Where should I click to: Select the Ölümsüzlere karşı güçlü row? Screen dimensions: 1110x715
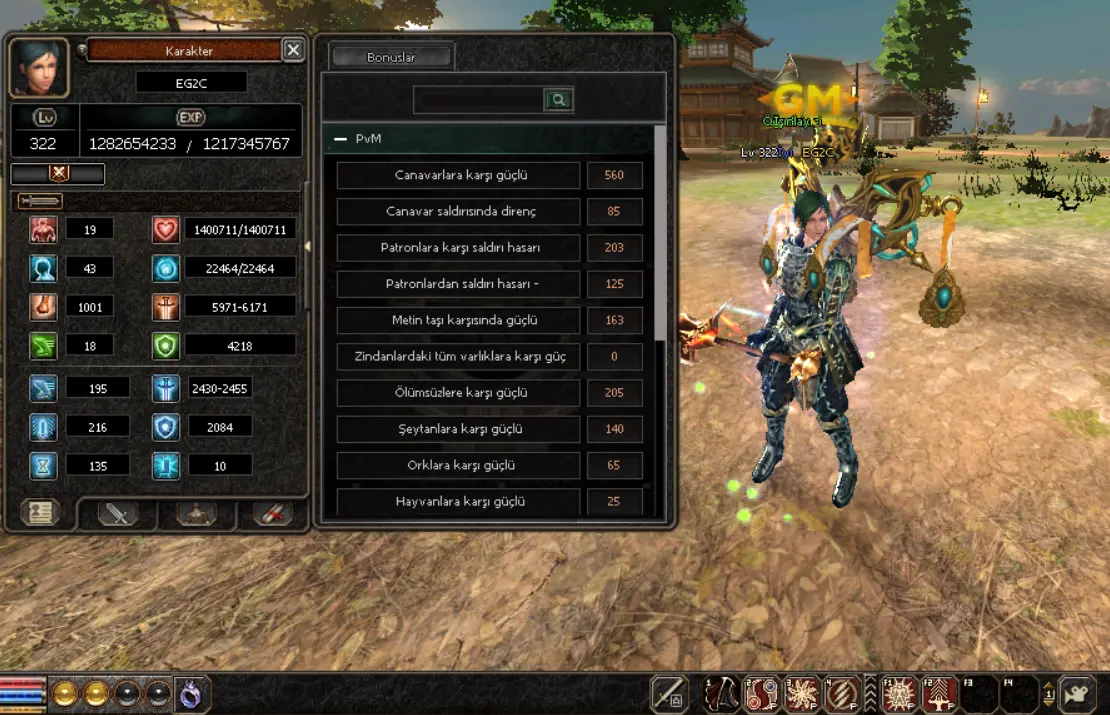pos(459,393)
